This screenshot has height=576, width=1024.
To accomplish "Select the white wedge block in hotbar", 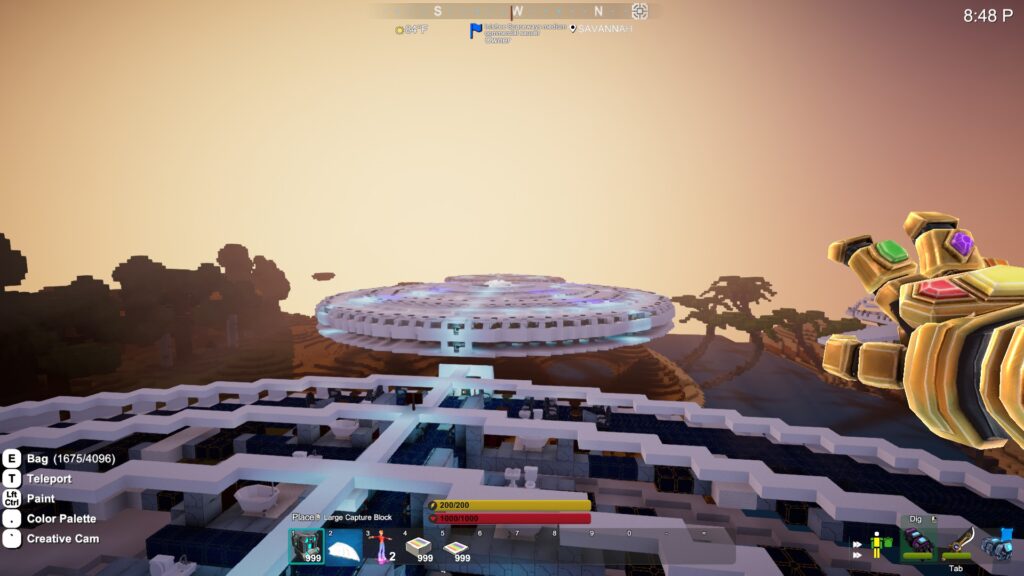I will click(344, 546).
